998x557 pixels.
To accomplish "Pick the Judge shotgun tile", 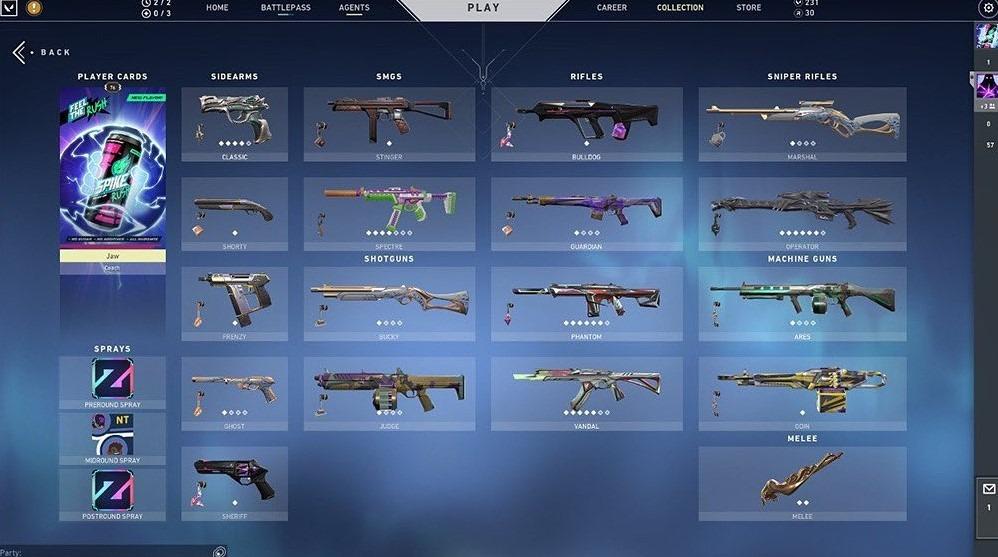I will pyautogui.click(x=389, y=394).
